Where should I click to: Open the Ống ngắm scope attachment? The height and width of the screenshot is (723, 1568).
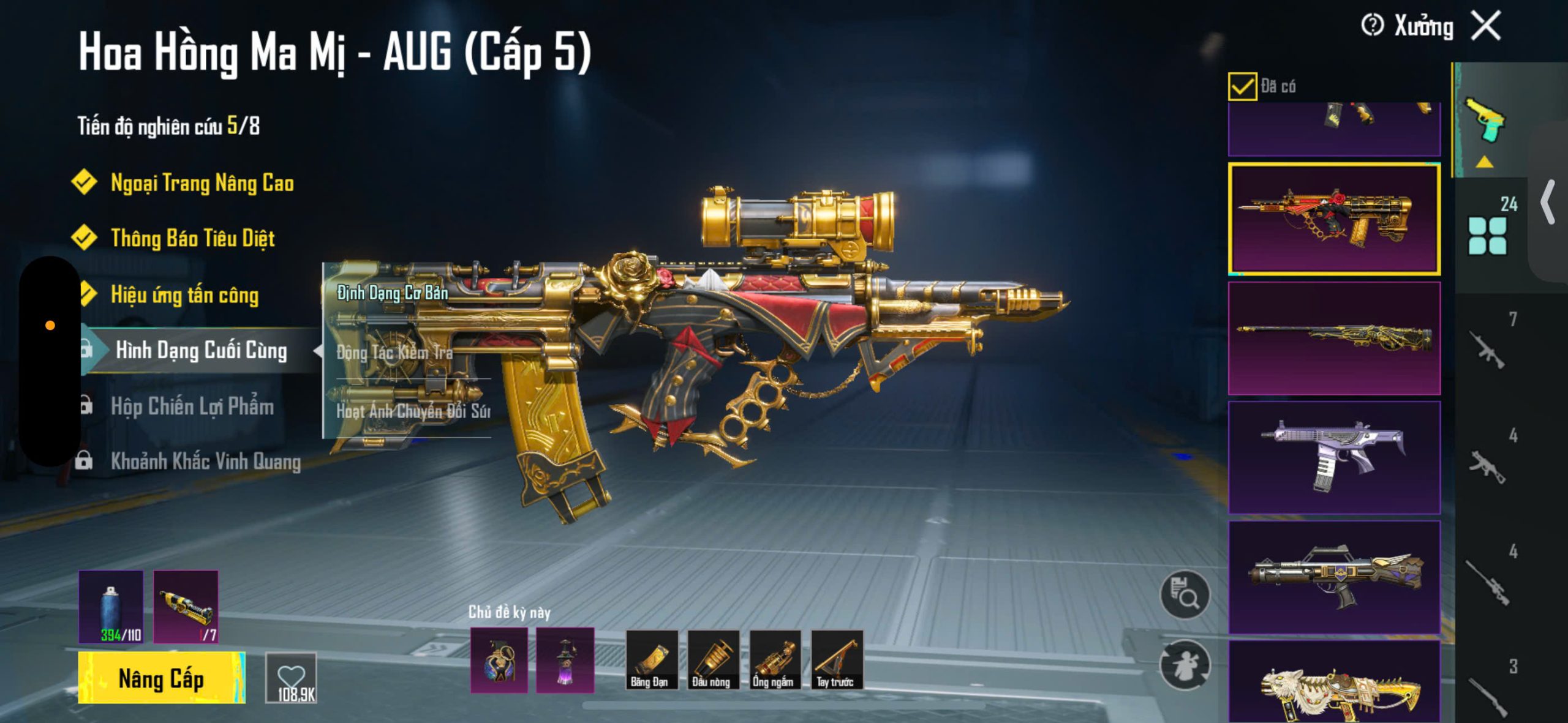pyautogui.click(x=774, y=660)
